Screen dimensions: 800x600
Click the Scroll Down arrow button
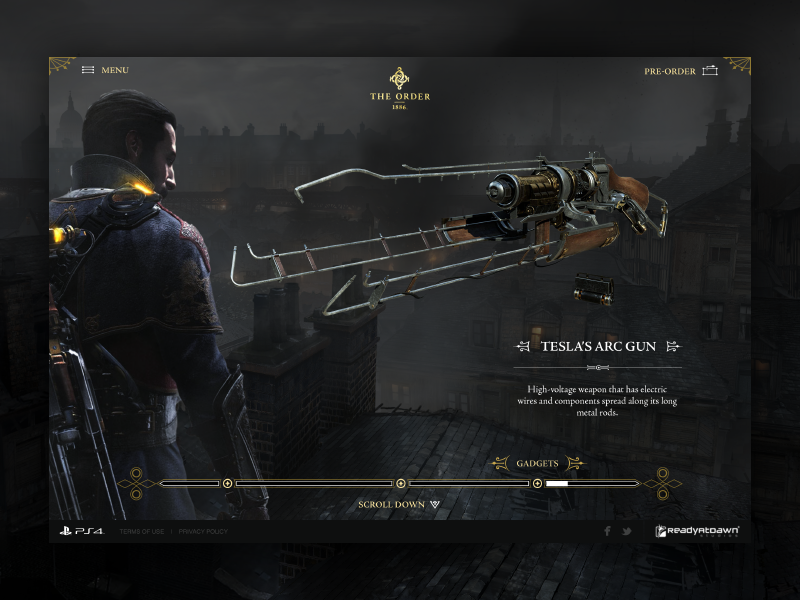point(435,505)
